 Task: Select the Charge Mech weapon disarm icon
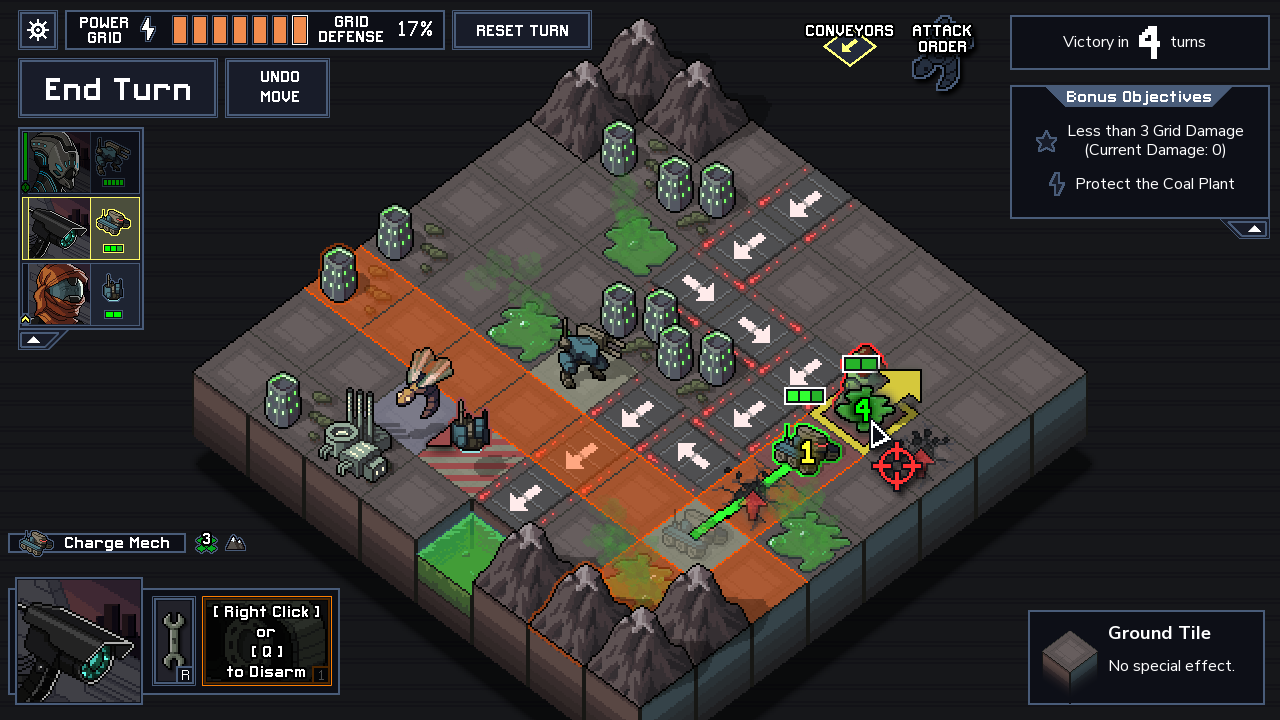pyautogui.click(x=267, y=641)
